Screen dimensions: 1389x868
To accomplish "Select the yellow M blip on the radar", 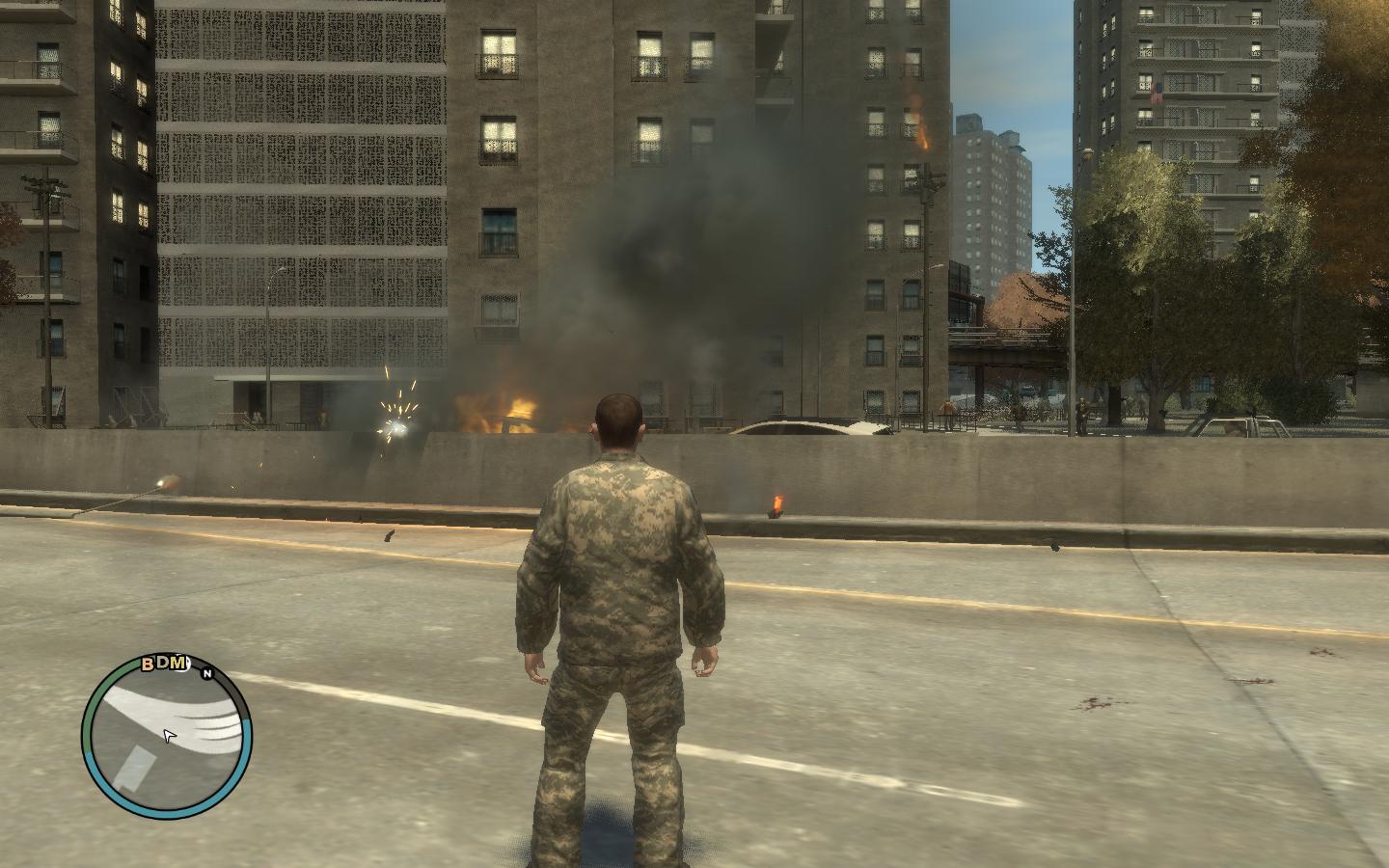I will point(177,662).
